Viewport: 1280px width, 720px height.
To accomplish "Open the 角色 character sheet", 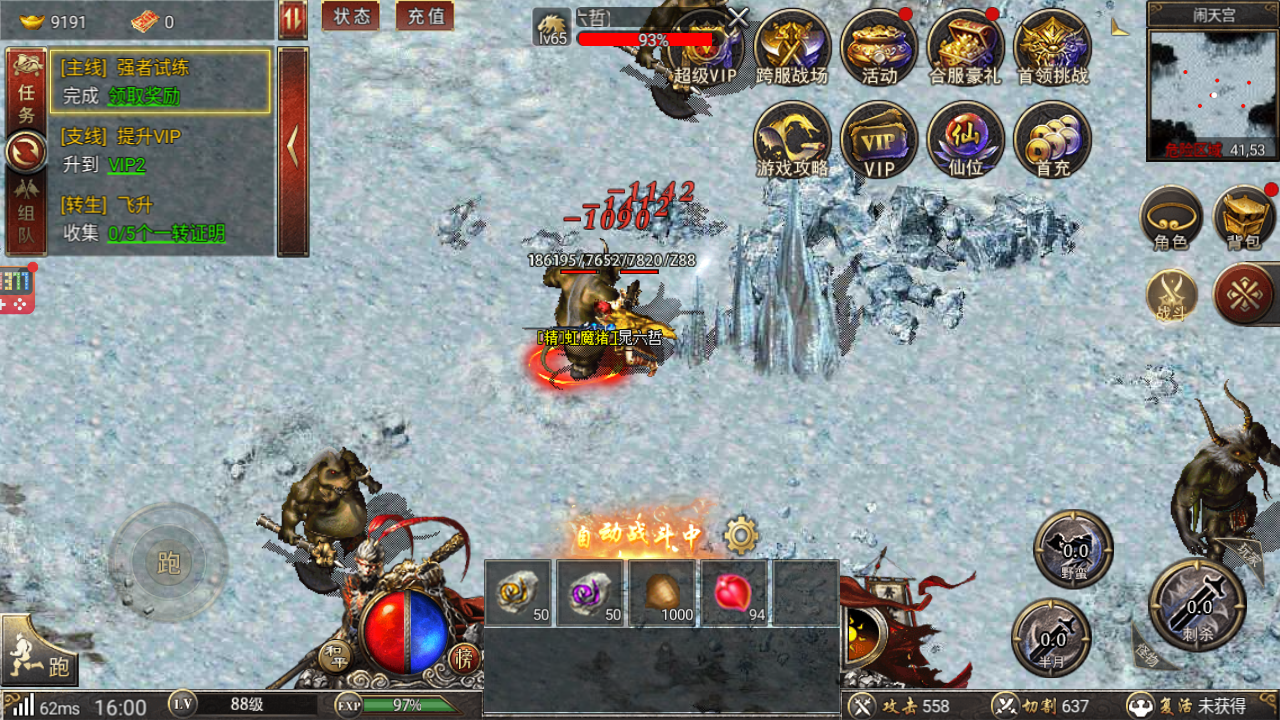I will [x=1171, y=218].
